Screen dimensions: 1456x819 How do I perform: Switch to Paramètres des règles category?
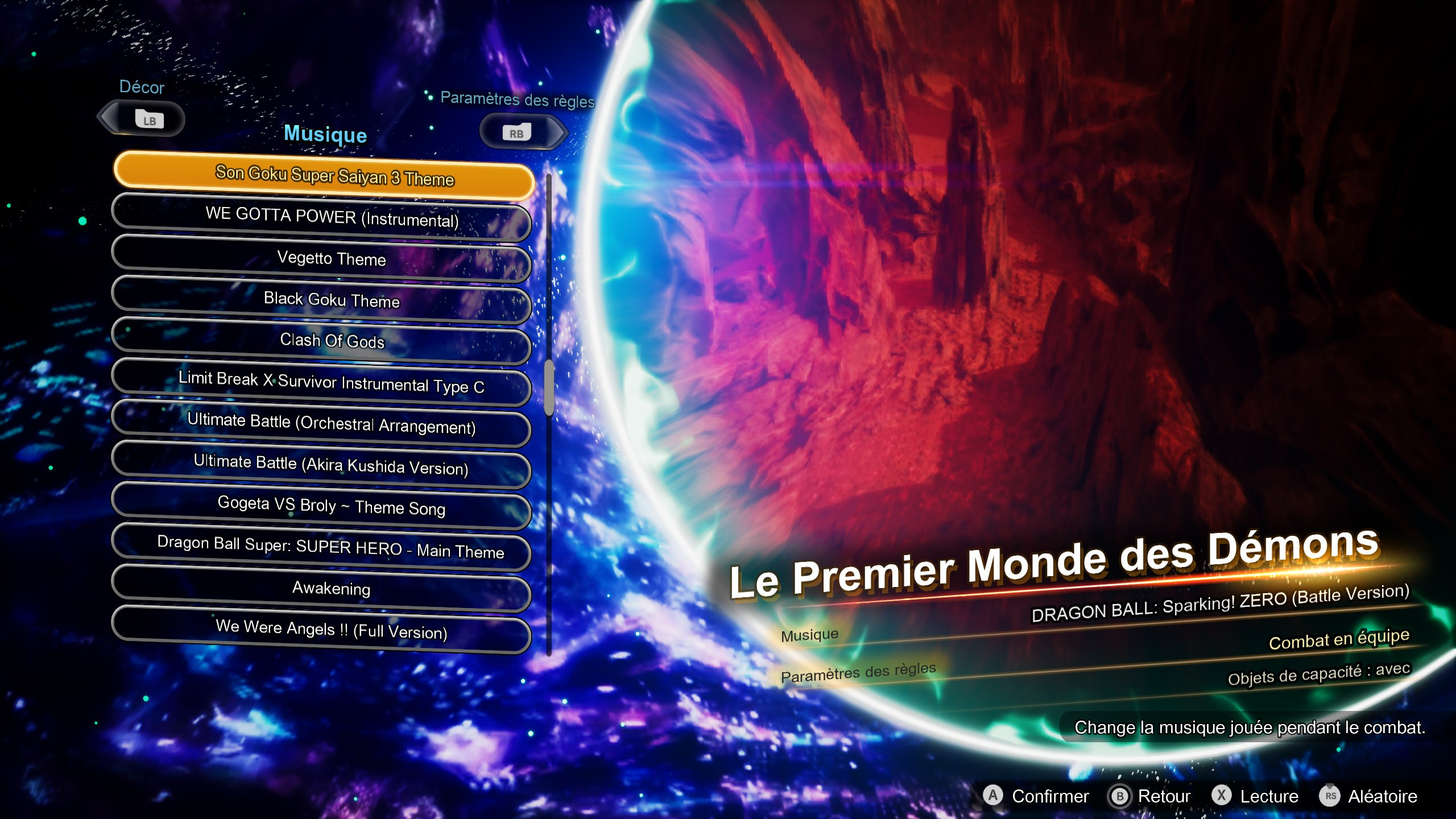point(516,100)
